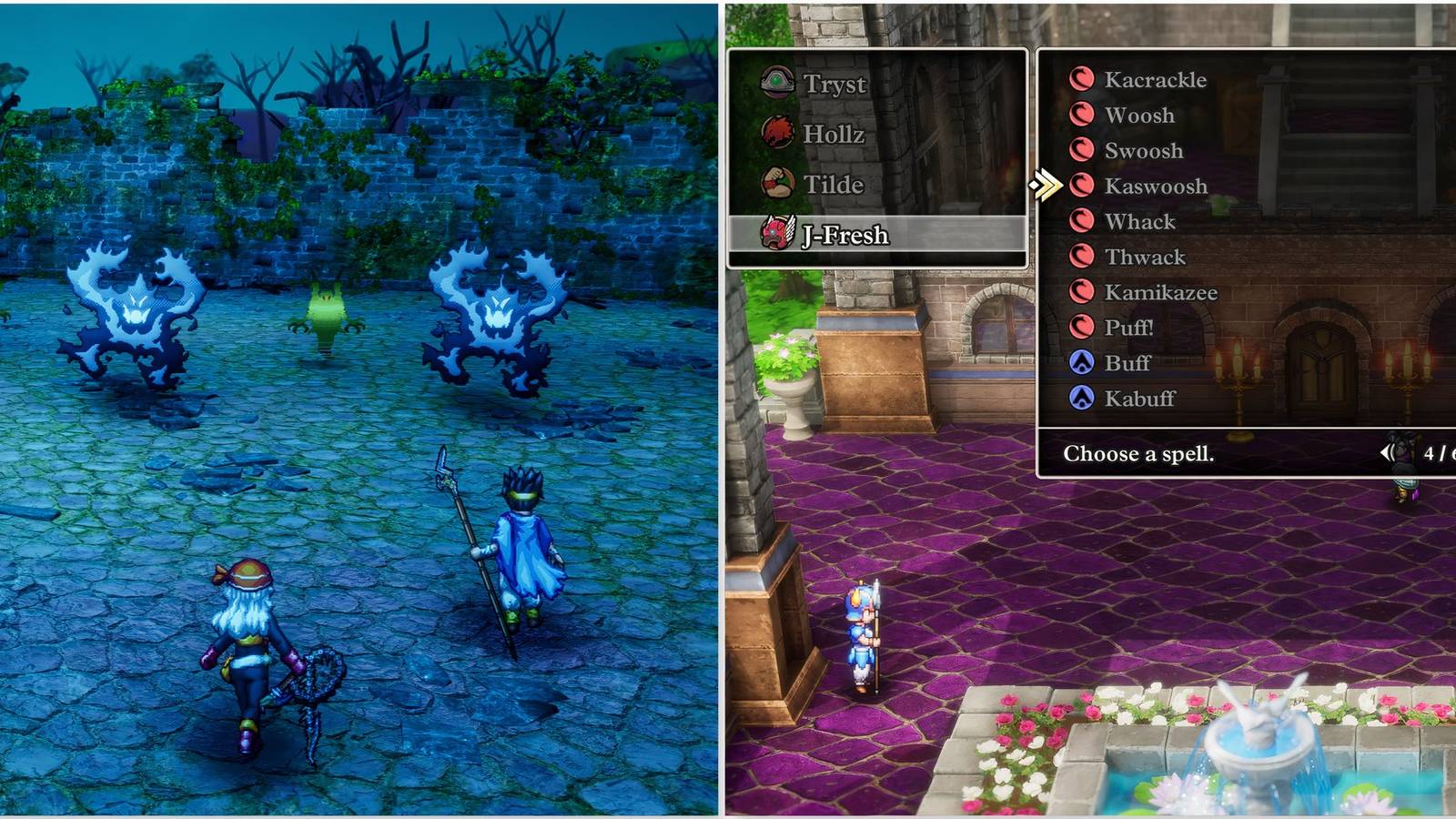Click the right page arrow near 4/6
Image resolution: width=1456 pixels, height=819 pixels.
(1452, 453)
